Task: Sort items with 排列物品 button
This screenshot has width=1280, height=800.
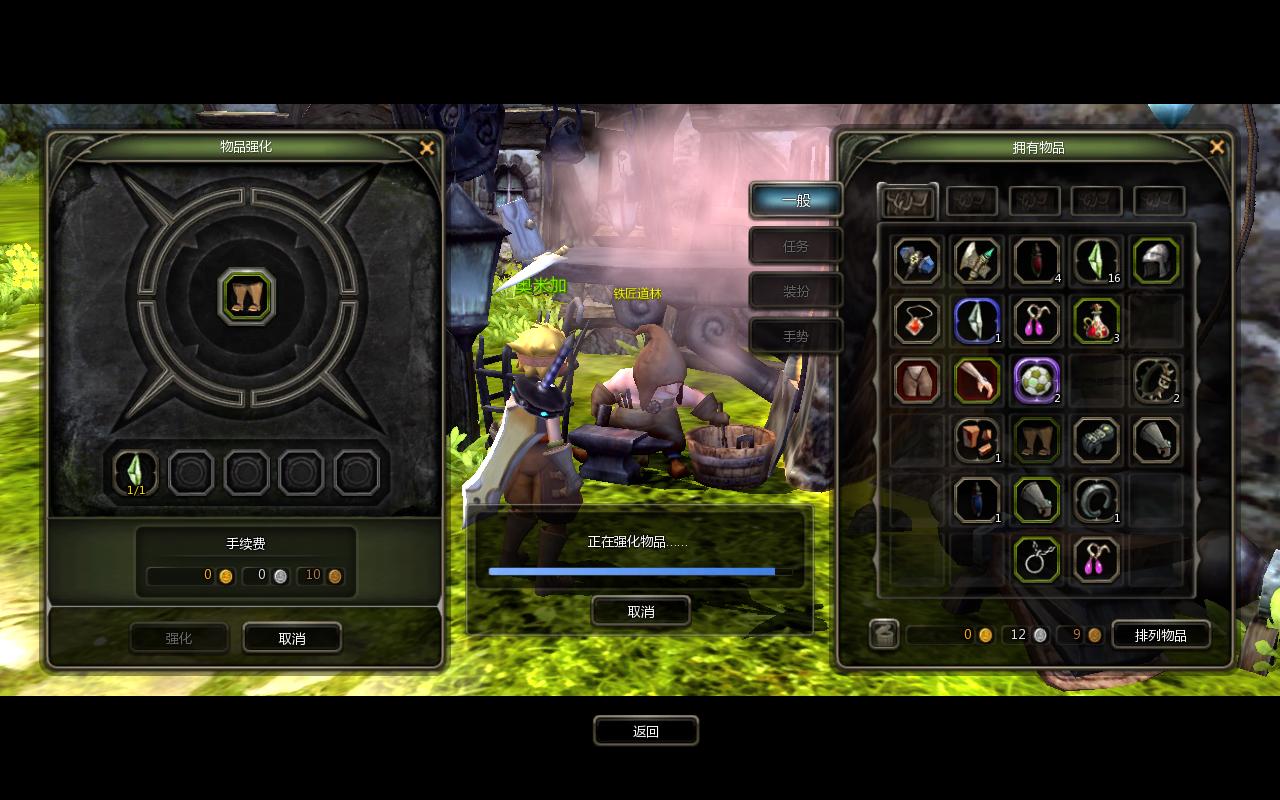Action: tap(1160, 635)
